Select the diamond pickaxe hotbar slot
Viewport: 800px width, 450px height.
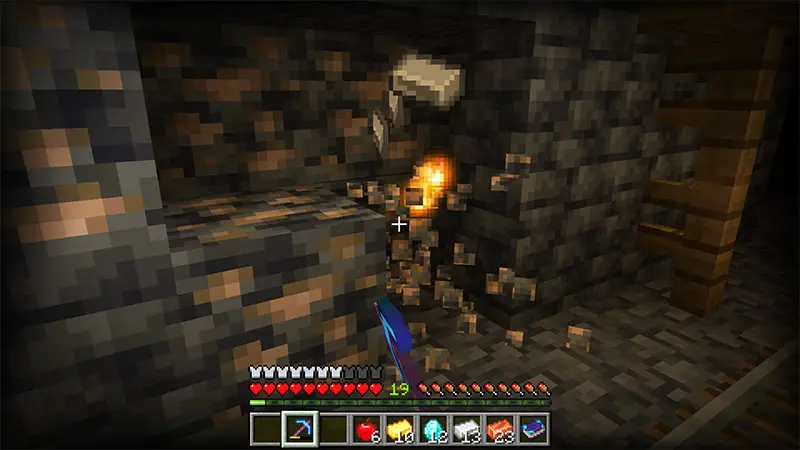click(299, 428)
